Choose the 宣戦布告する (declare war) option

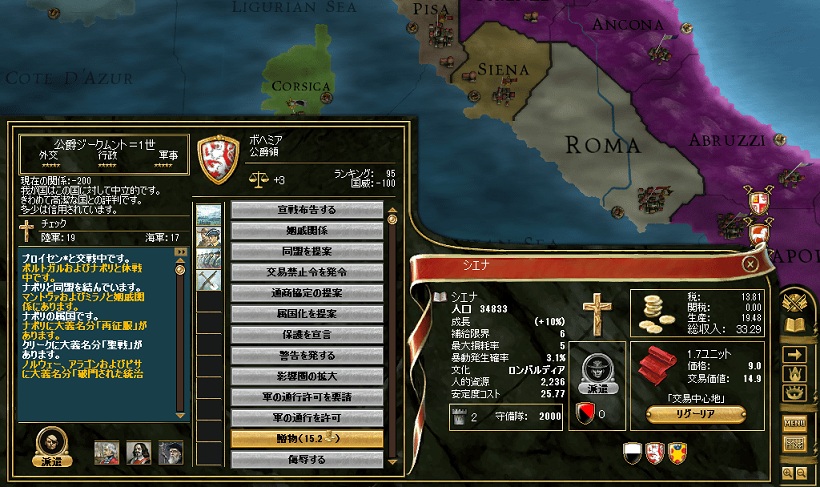point(307,210)
